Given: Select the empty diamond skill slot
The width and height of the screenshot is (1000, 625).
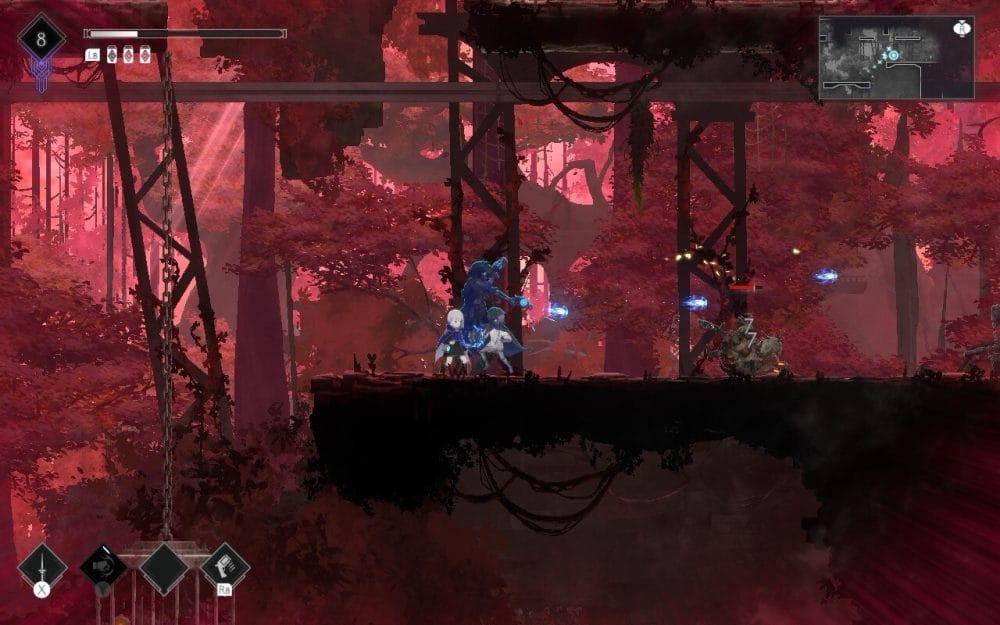Looking at the screenshot, I should click(x=164, y=568).
